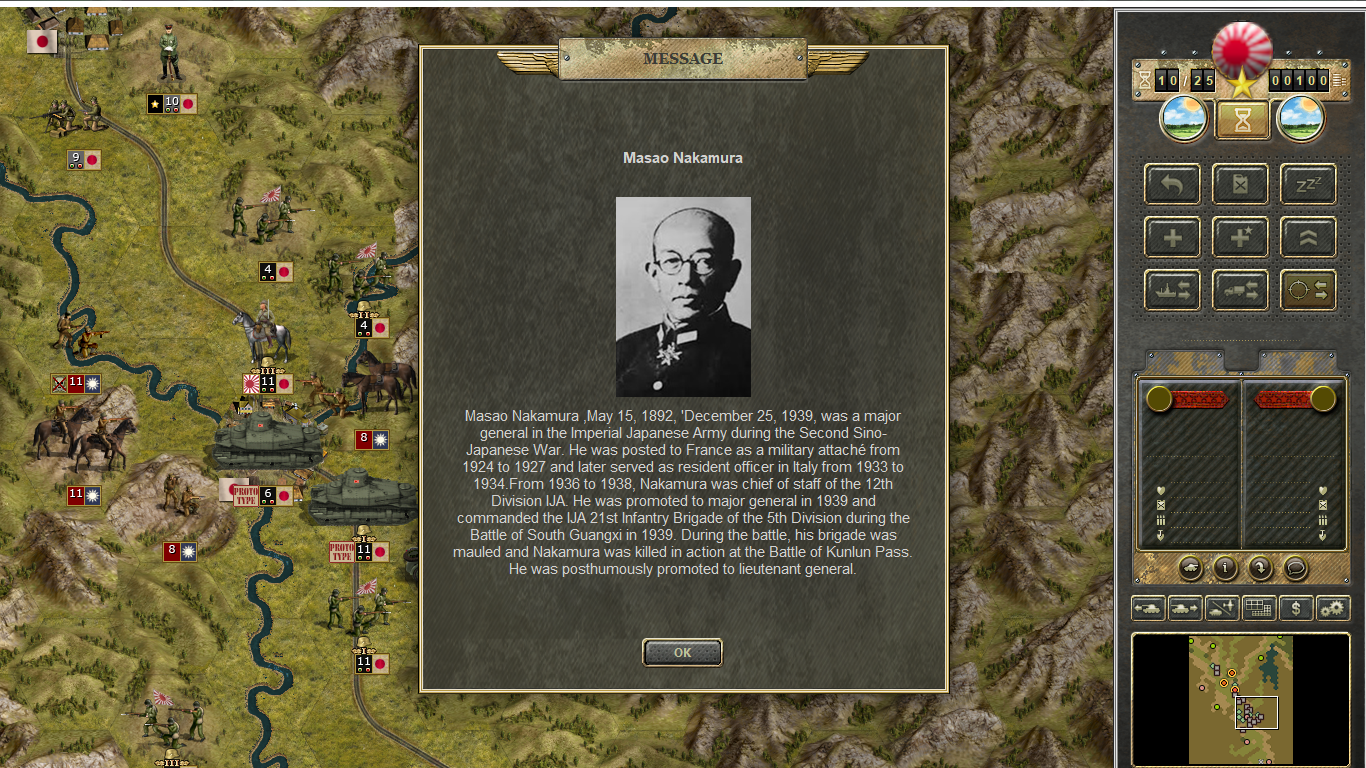Click the round curved-arrow button

(x=1260, y=568)
